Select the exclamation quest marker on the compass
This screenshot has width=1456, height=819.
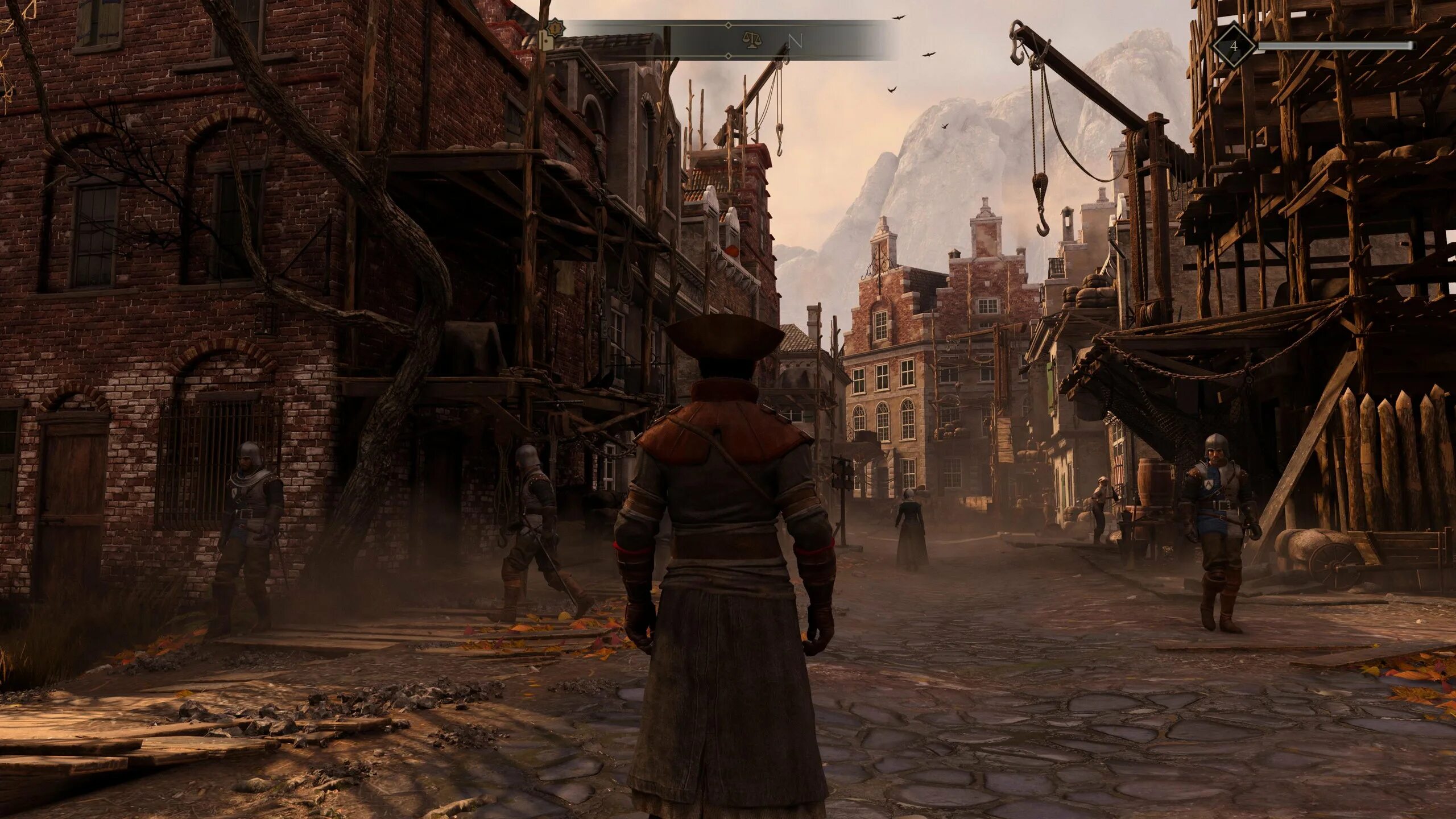click(x=554, y=27)
